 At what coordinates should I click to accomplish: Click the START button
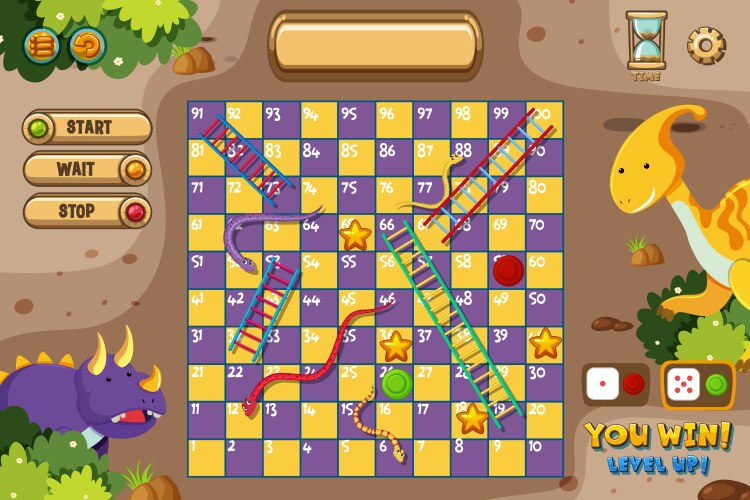click(x=87, y=128)
